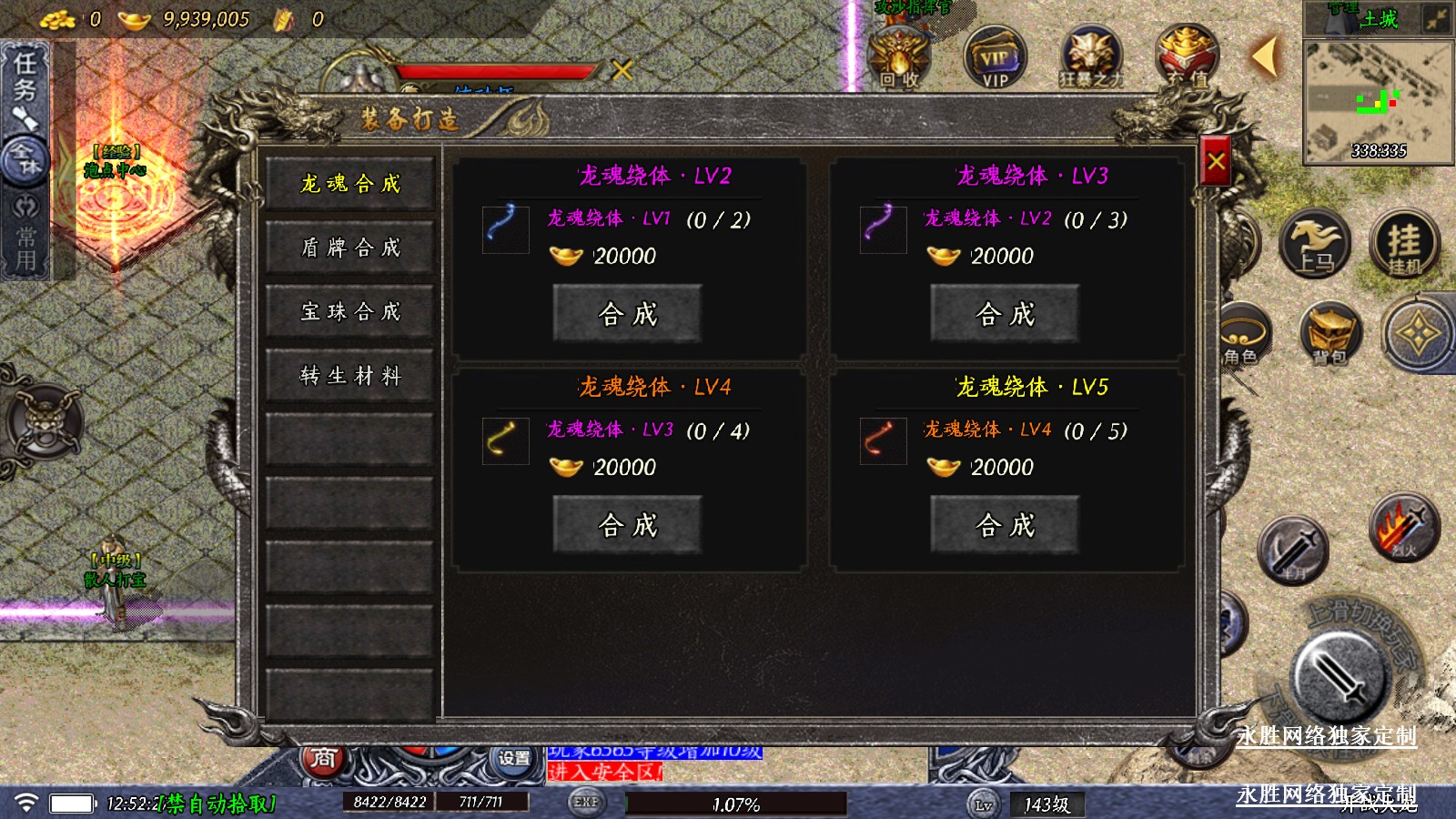This screenshot has height=819, width=1456.
Task: Choose the 转生材料 tab
Action: [349, 376]
